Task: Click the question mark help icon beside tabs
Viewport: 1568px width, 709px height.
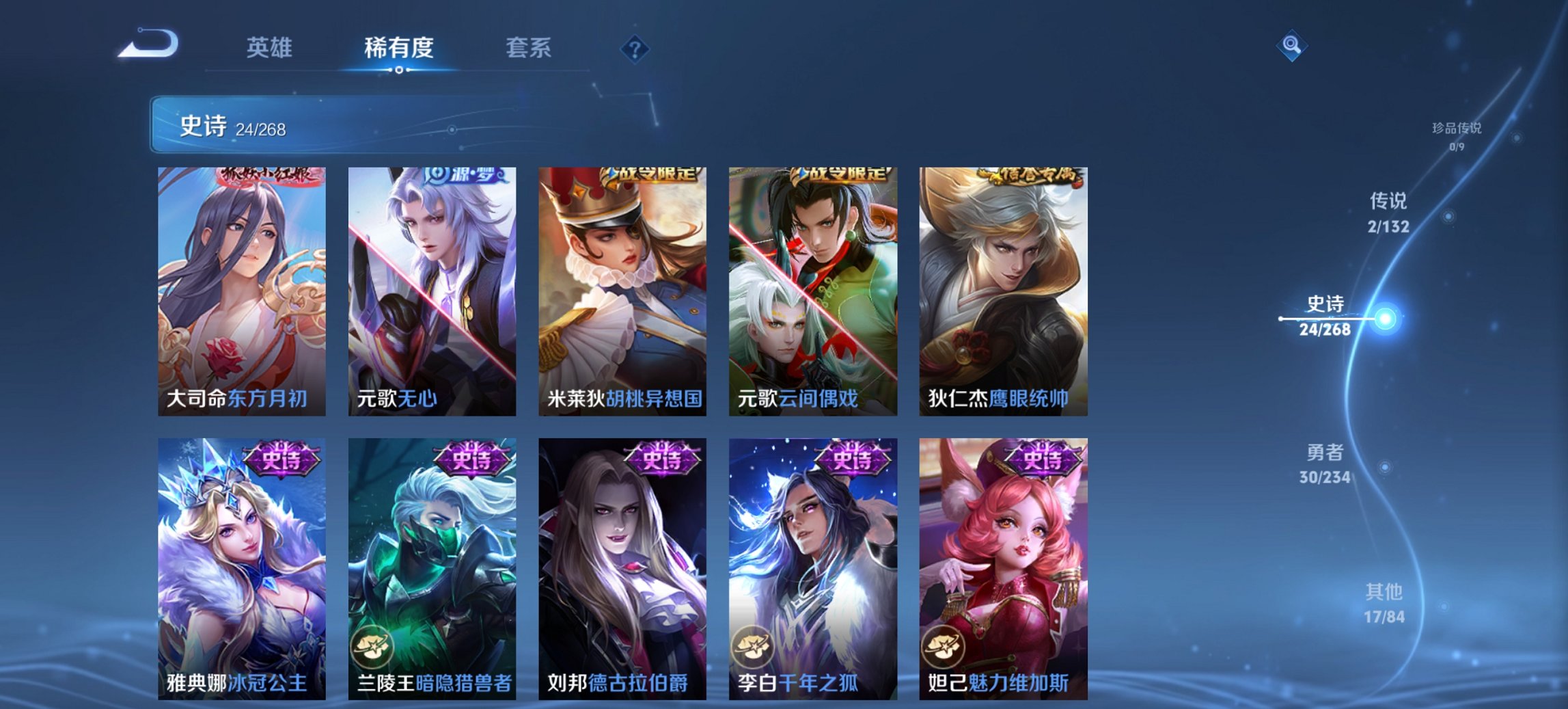Action: coord(634,48)
